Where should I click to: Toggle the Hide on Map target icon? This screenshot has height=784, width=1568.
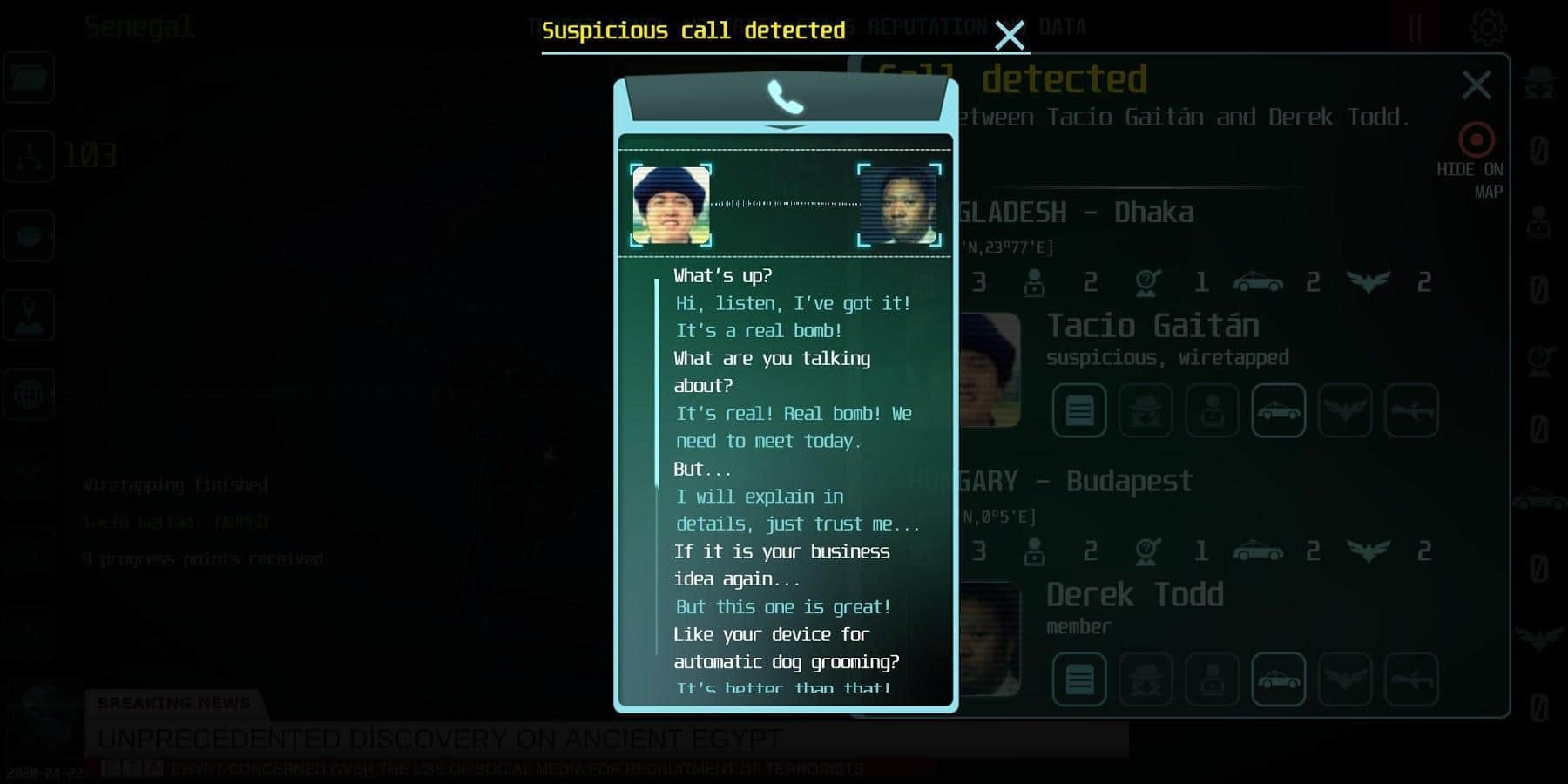pyautogui.click(x=1477, y=140)
